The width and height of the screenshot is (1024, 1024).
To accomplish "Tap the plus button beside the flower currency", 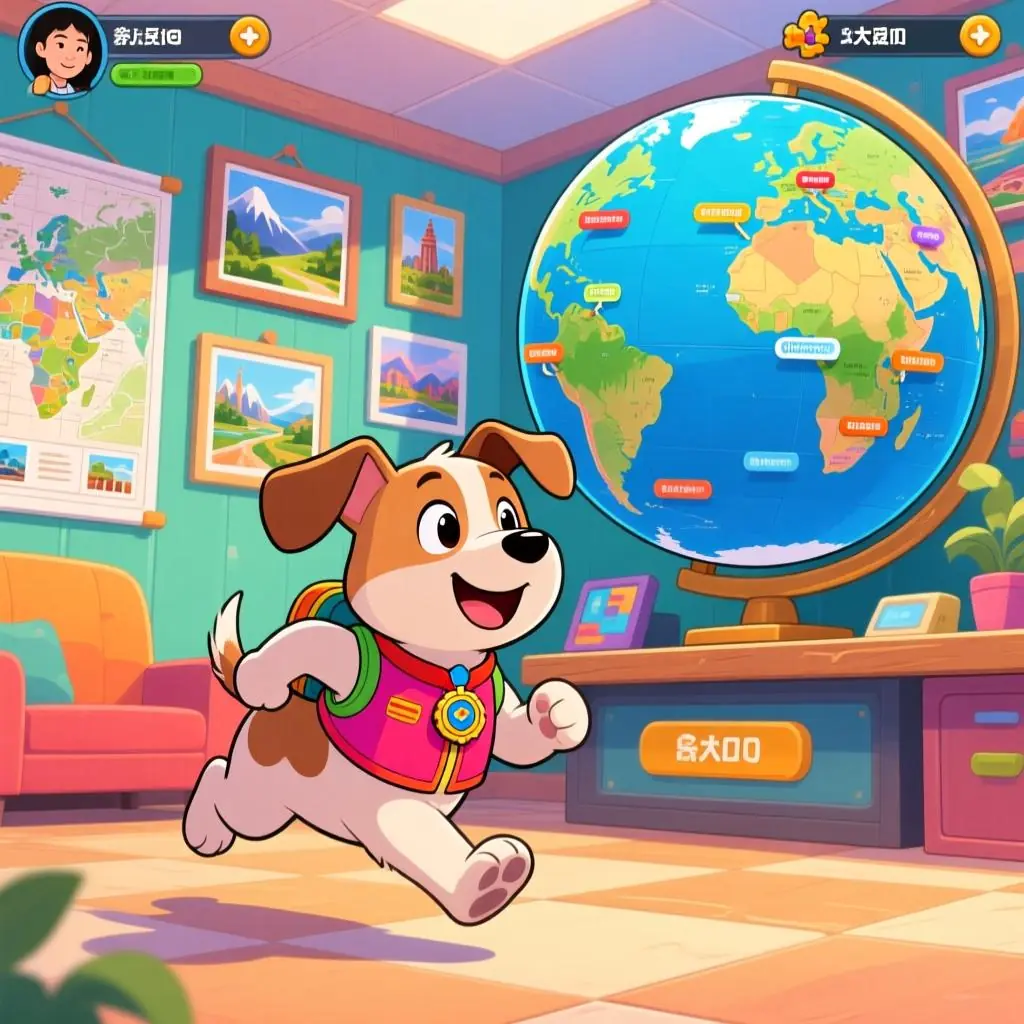I will tap(979, 37).
